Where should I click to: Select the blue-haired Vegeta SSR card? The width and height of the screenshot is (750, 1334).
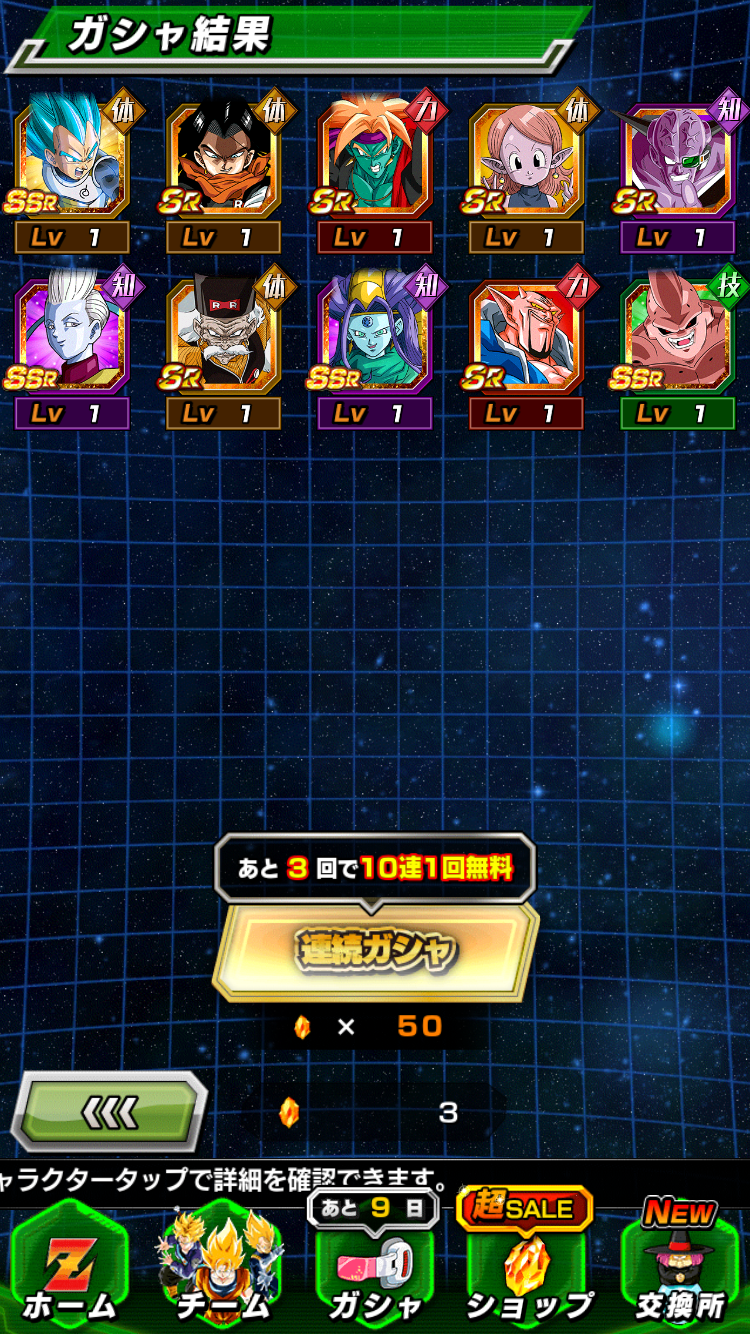pos(72,160)
